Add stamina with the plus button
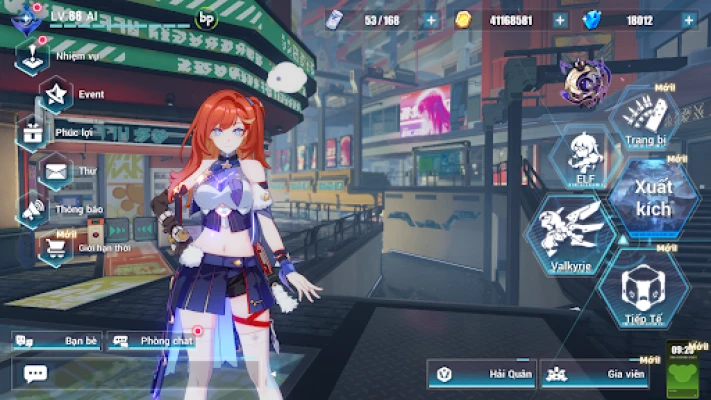 coord(431,20)
